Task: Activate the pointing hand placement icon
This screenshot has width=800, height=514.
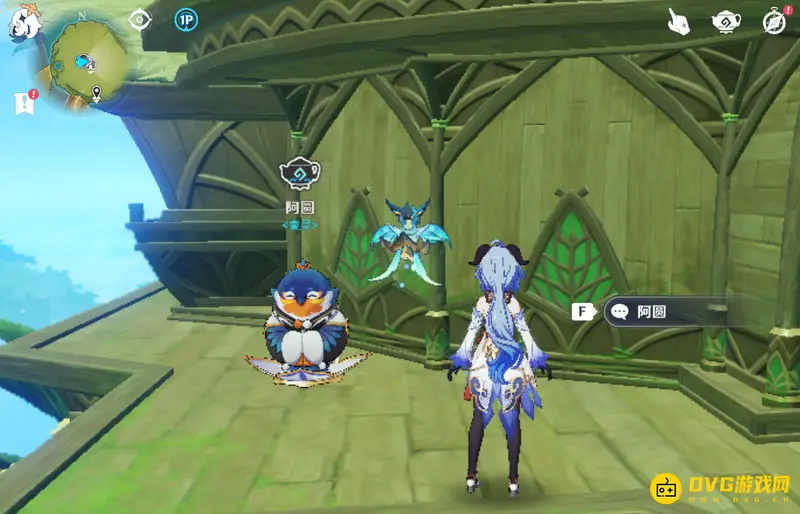Action: pos(681,21)
